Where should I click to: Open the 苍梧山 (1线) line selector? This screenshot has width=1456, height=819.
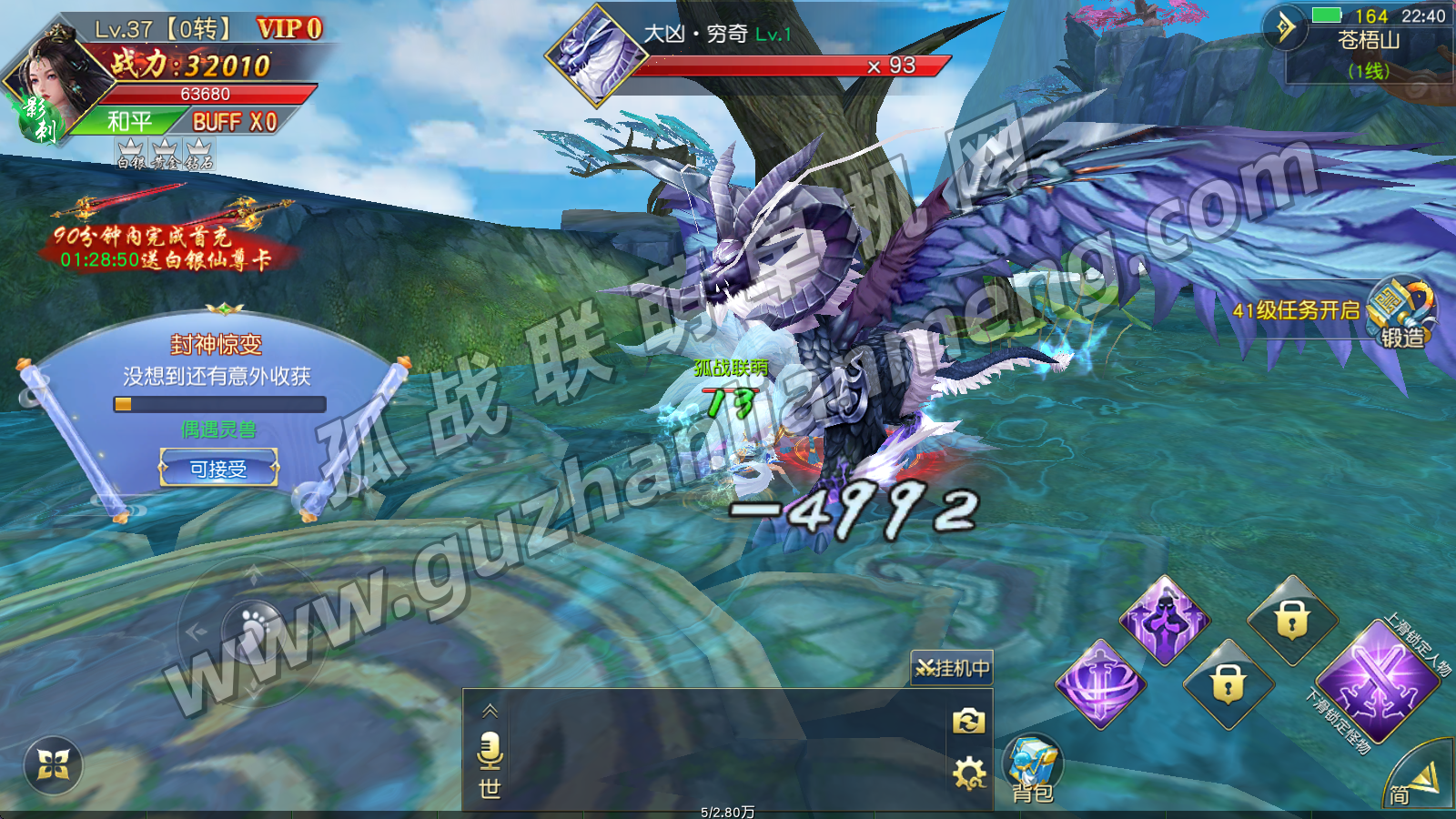[x=1368, y=55]
